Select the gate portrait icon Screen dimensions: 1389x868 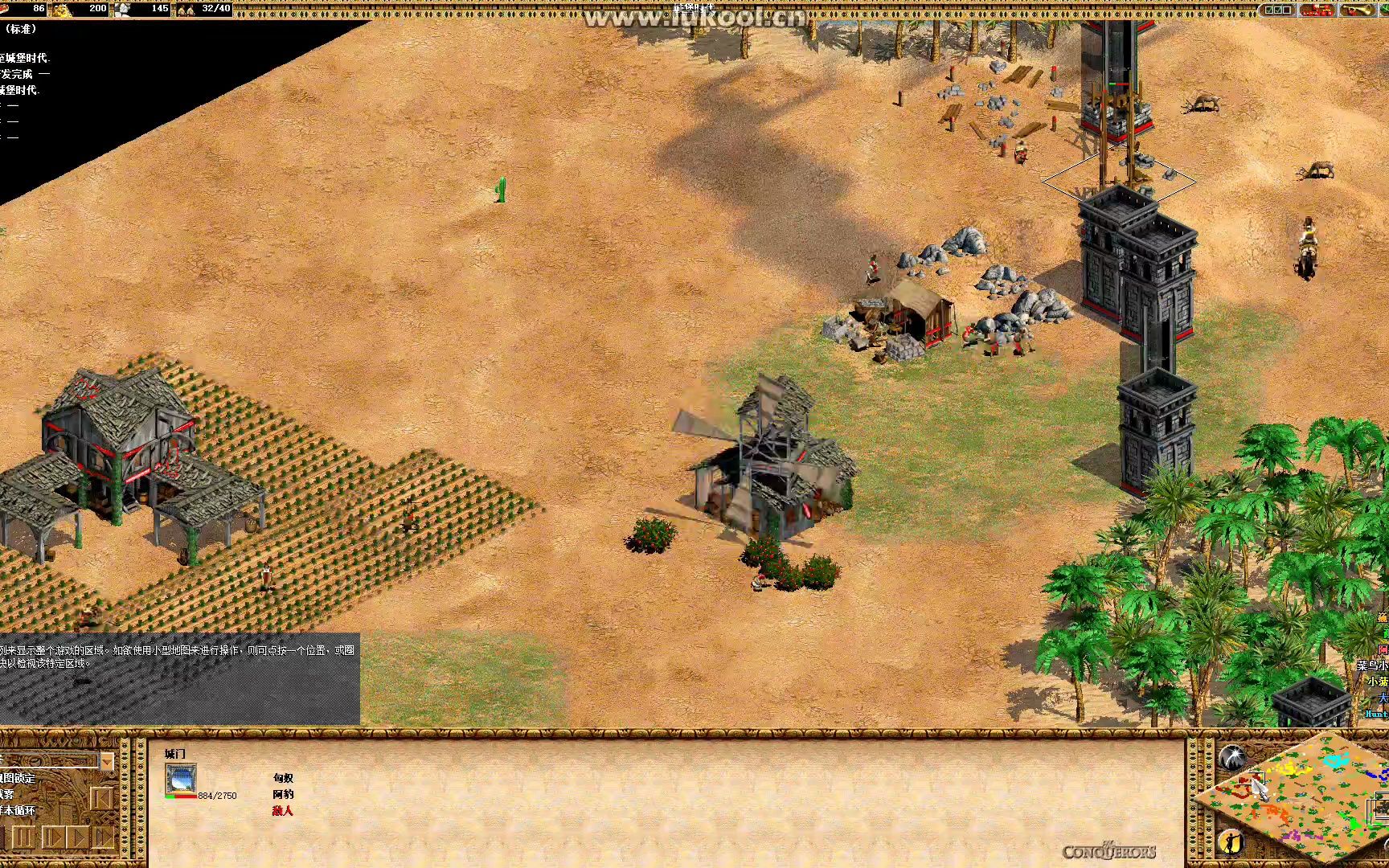tap(180, 779)
